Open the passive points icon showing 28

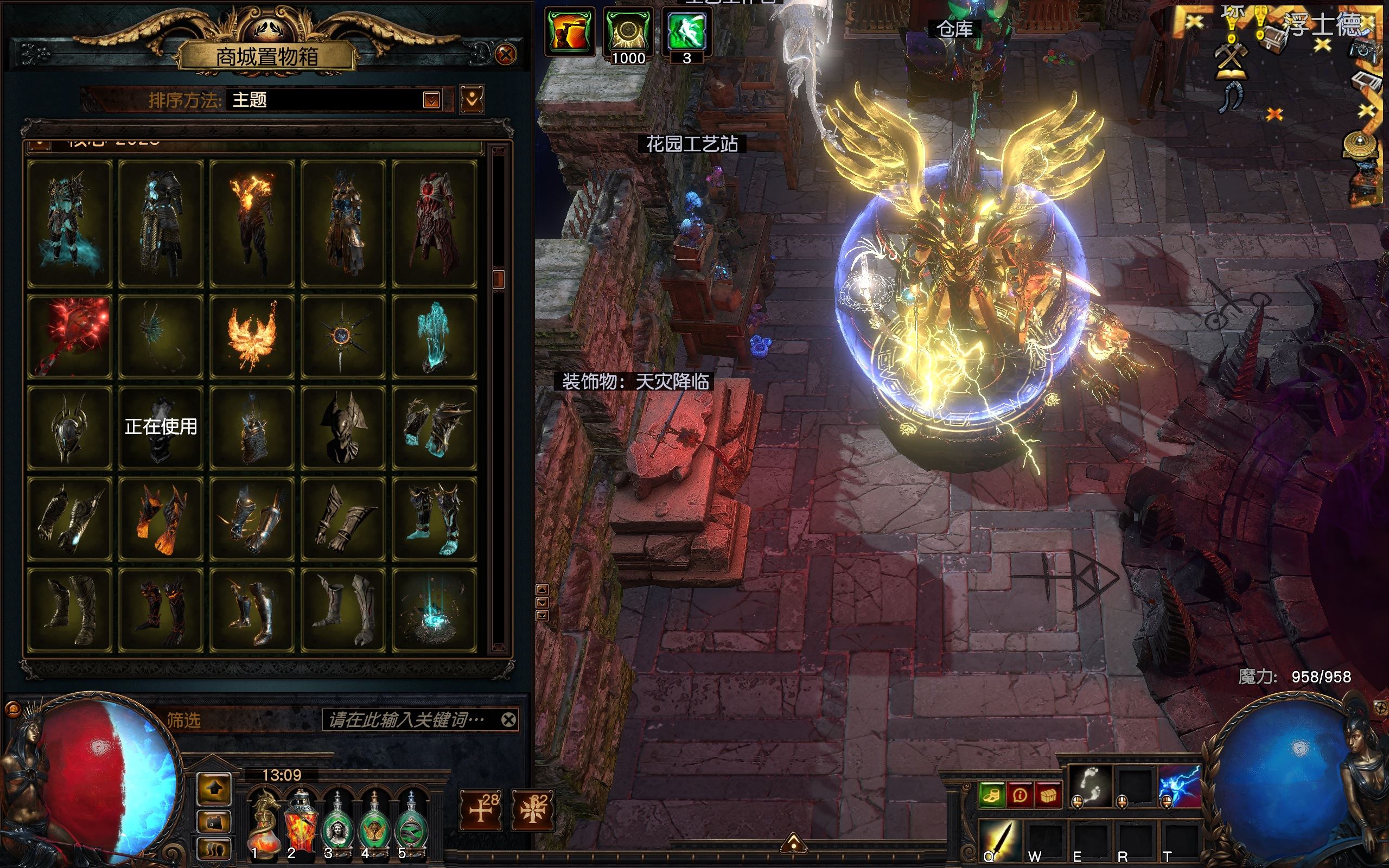pyautogui.click(x=481, y=809)
